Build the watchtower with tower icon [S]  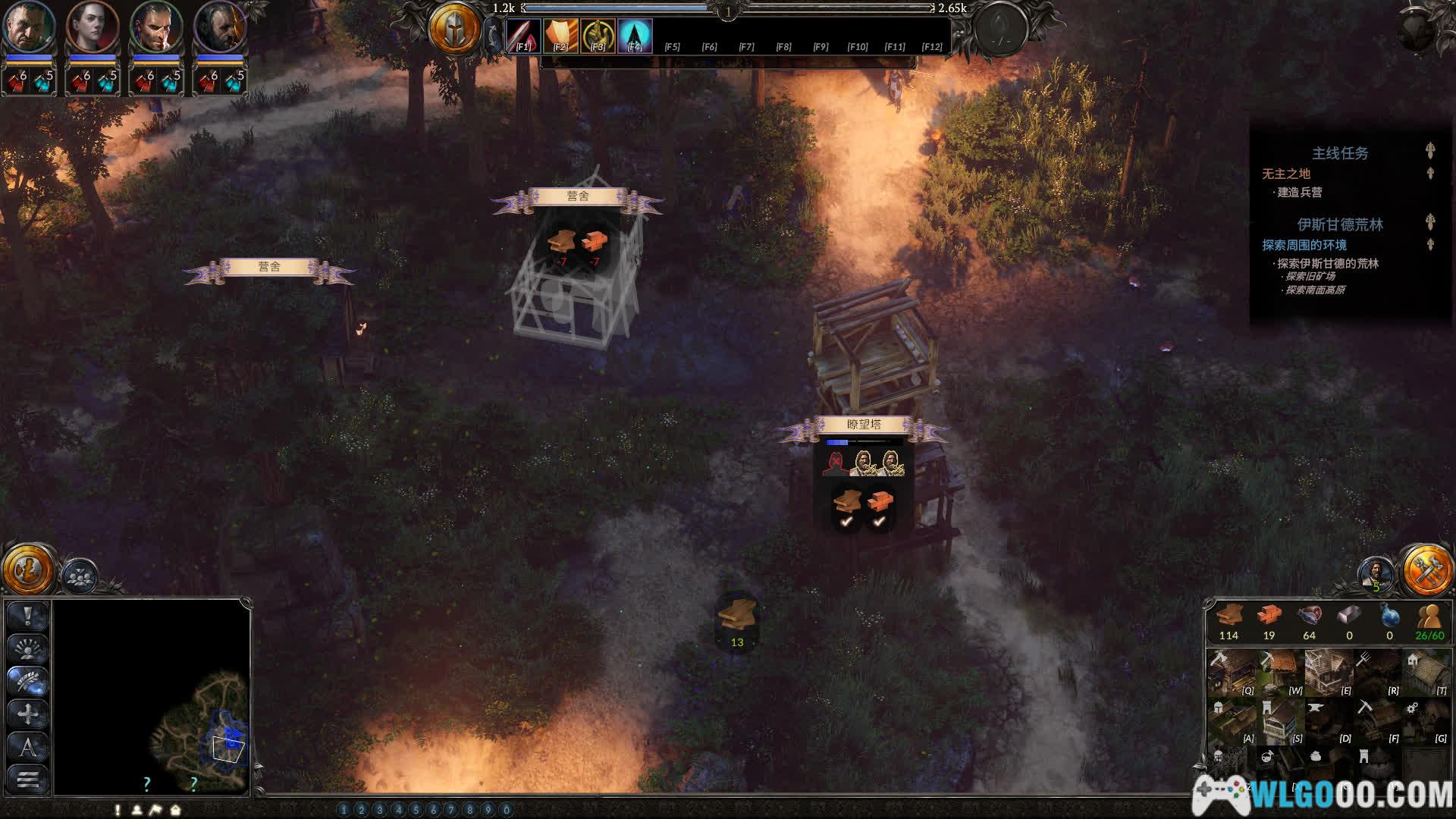[x=1279, y=720]
